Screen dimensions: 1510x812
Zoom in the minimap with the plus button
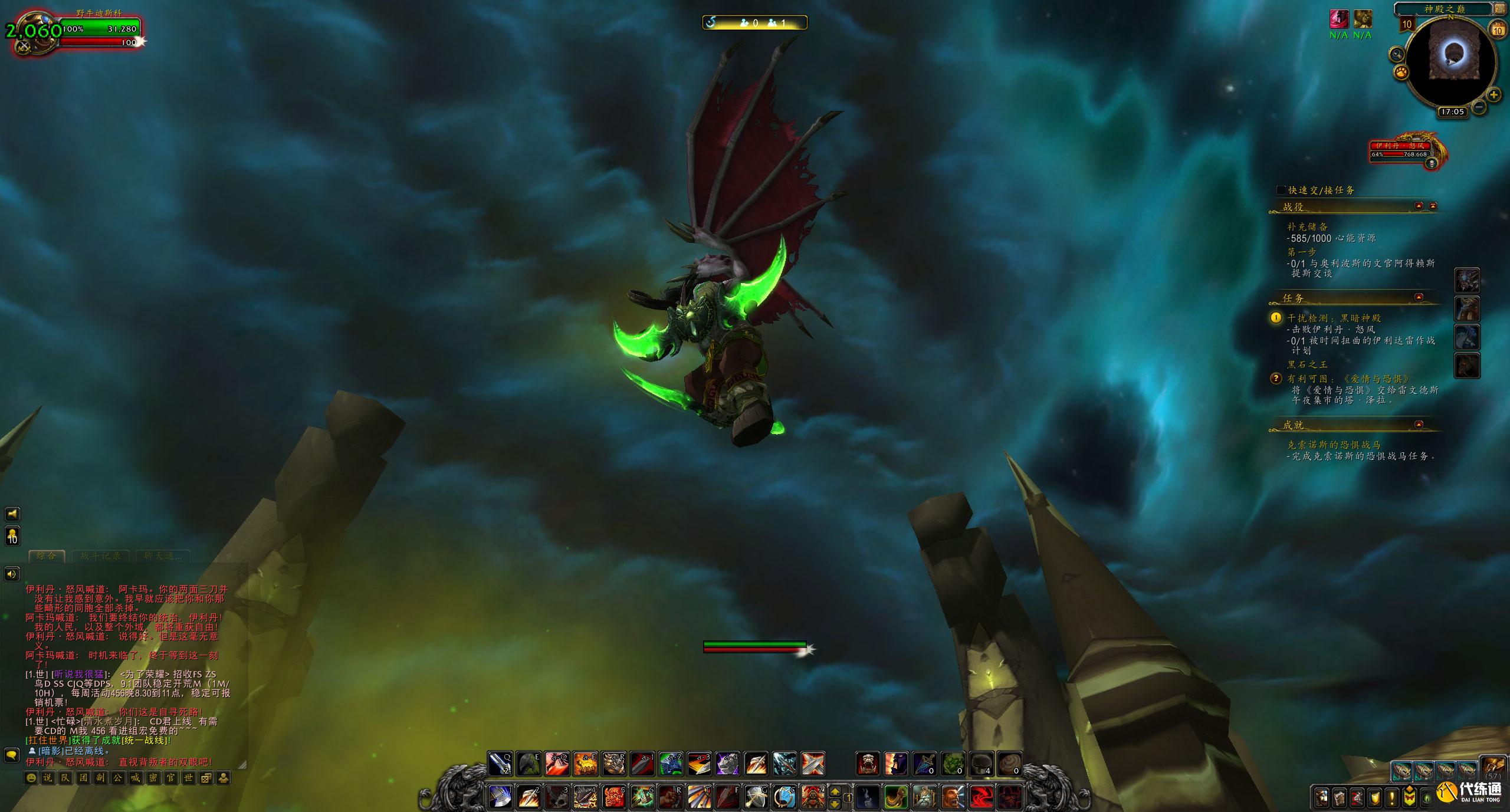click(x=1493, y=94)
